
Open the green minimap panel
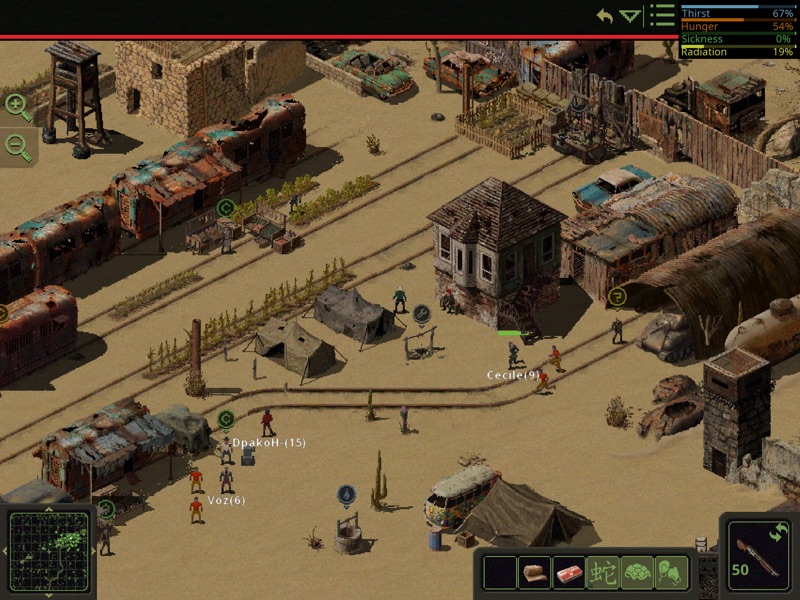pos(47,552)
